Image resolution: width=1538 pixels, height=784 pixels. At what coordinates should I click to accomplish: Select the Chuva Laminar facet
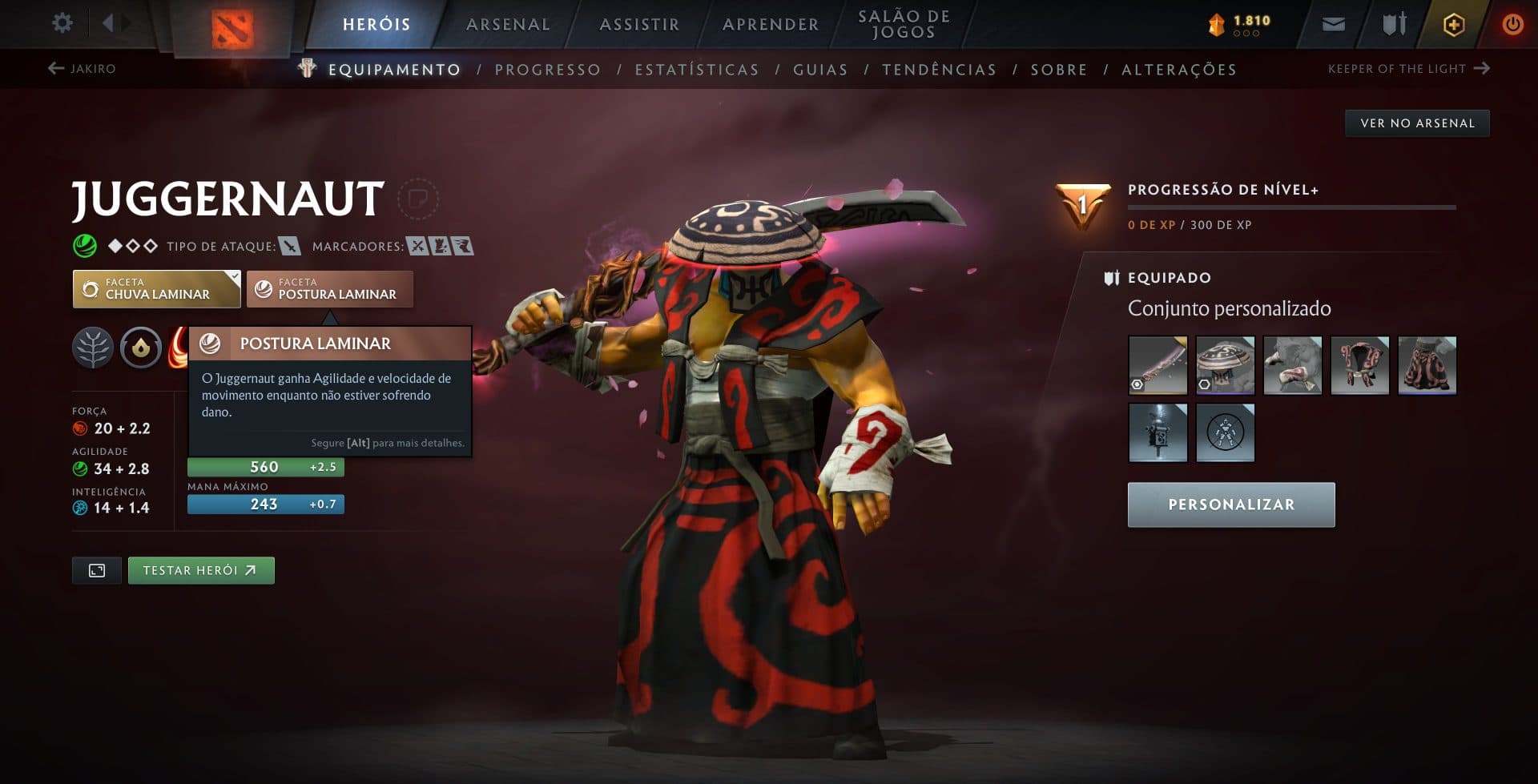click(x=156, y=288)
